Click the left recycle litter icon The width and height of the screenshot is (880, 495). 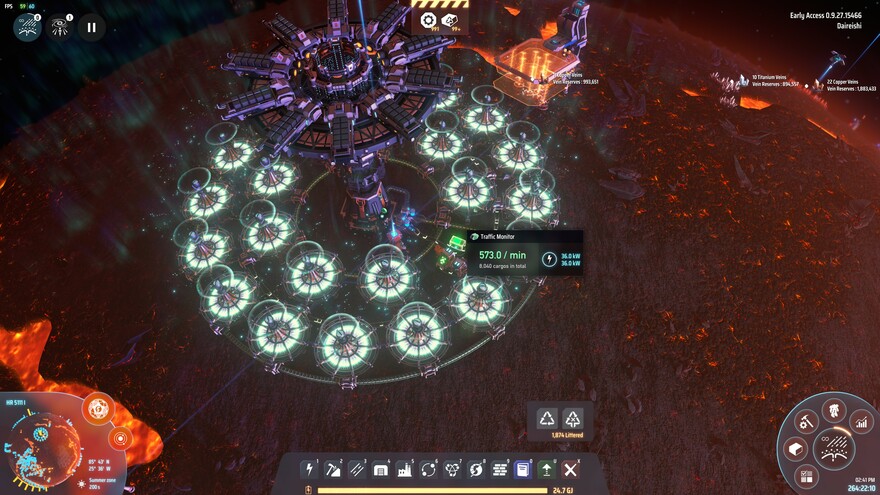547,419
